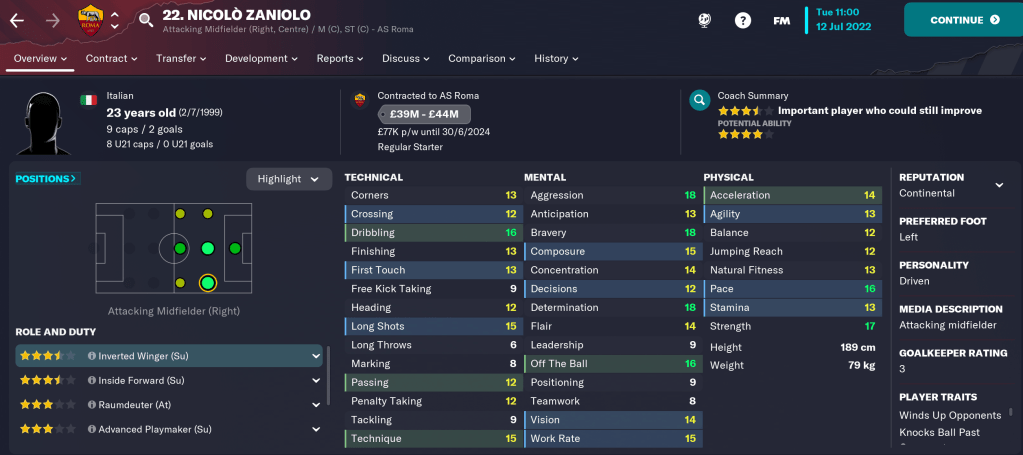The width and height of the screenshot is (1023, 455).
Task: Open the help question mark icon
Action: point(743,20)
